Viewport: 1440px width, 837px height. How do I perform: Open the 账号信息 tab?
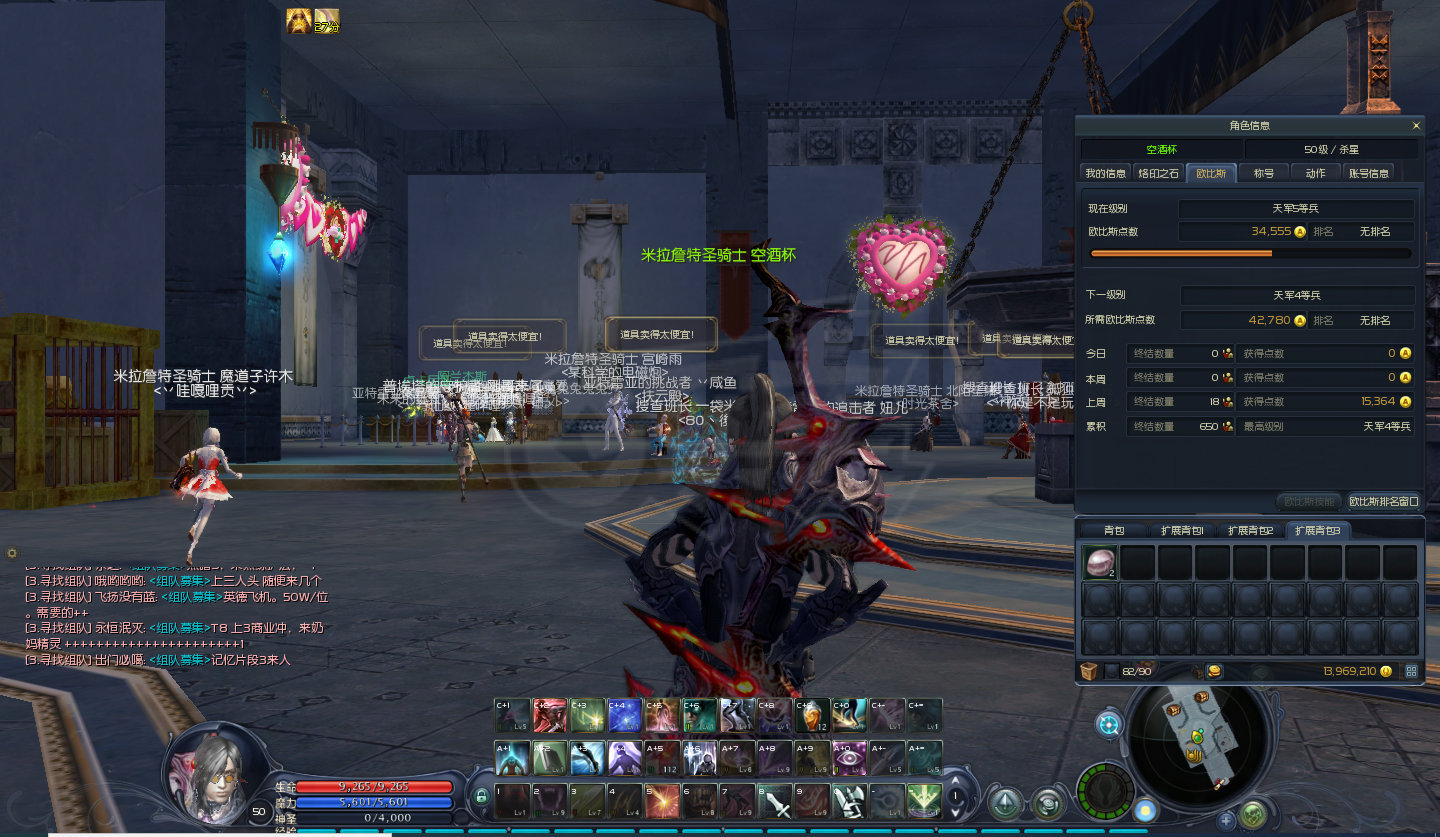[x=1369, y=173]
